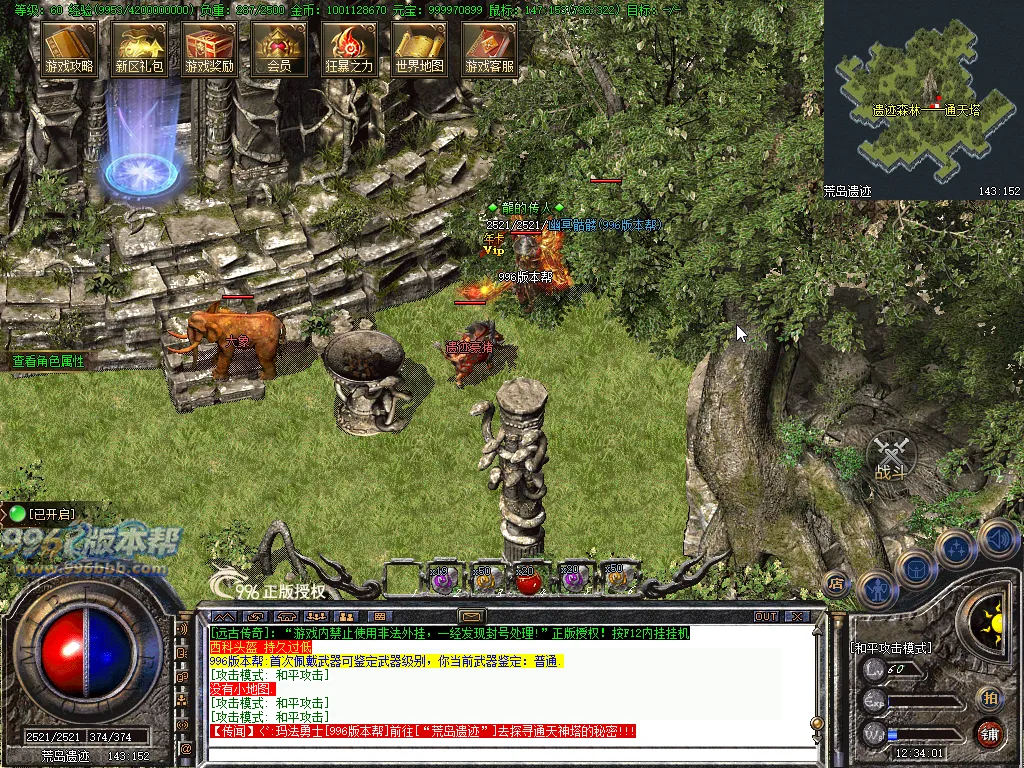The height and width of the screenshot is (768, 1024).
Task: Click the OUT button above chat
Action: click(766, 616)
